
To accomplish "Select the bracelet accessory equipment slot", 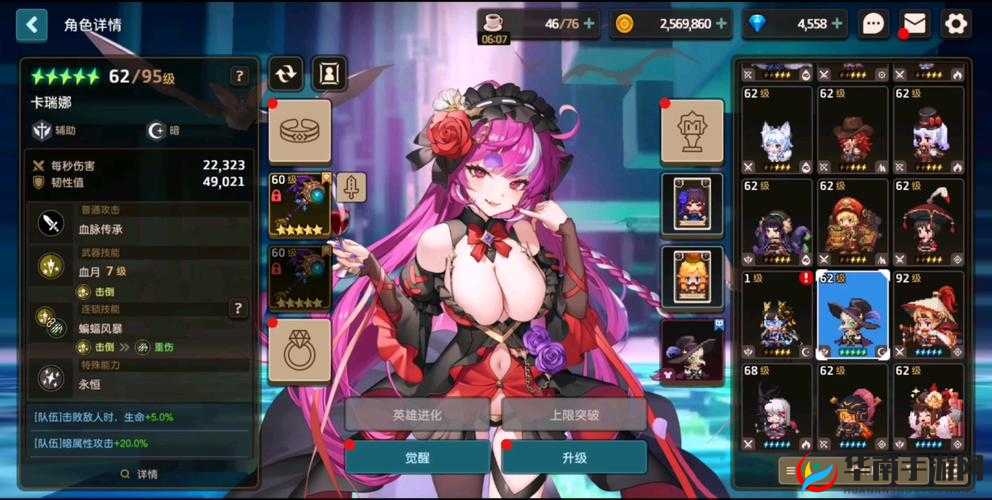I will pyautogui.click(x=299, y=131).
